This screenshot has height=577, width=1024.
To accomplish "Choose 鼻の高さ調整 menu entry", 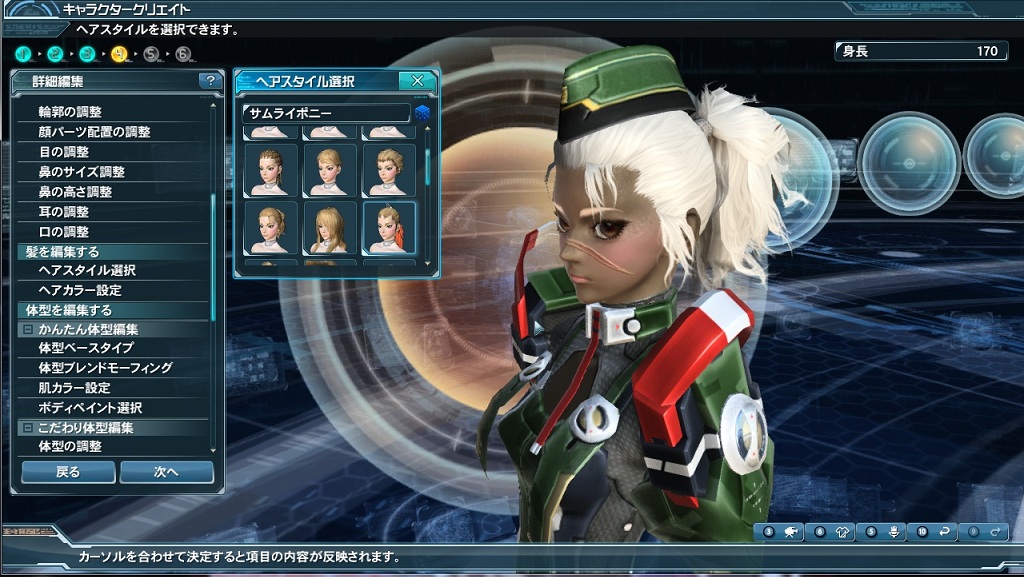I will tap(75, 192).
